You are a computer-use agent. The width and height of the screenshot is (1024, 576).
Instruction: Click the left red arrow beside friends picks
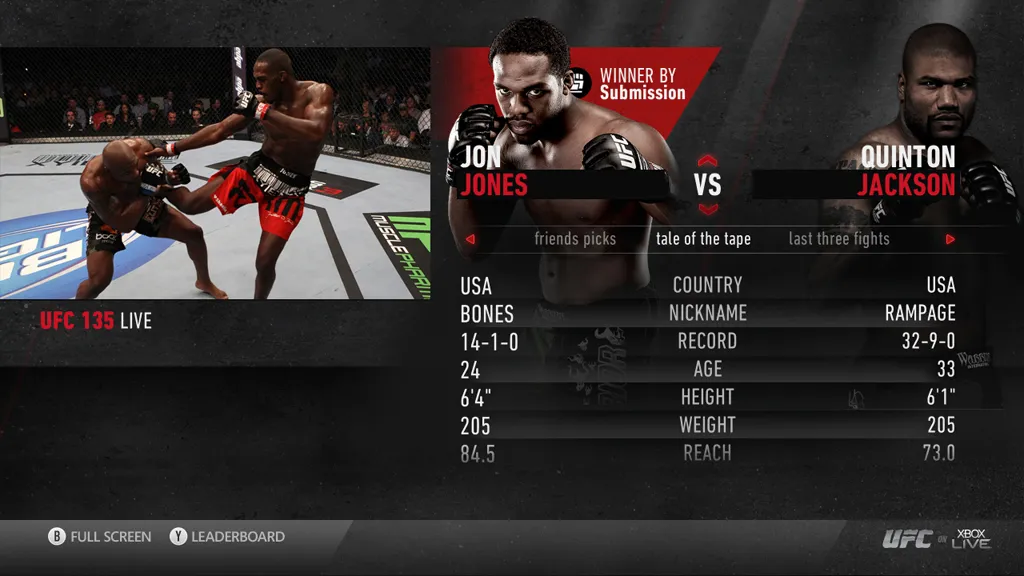470,240
